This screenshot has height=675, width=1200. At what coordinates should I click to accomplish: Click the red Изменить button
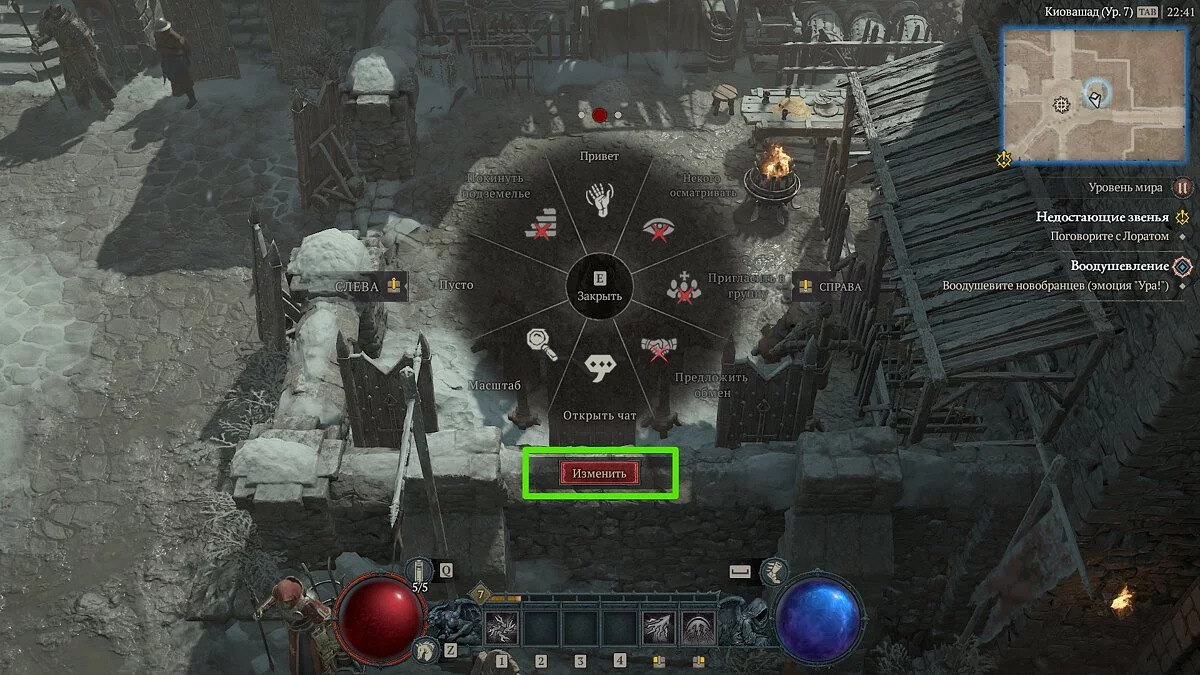[600, 474]
